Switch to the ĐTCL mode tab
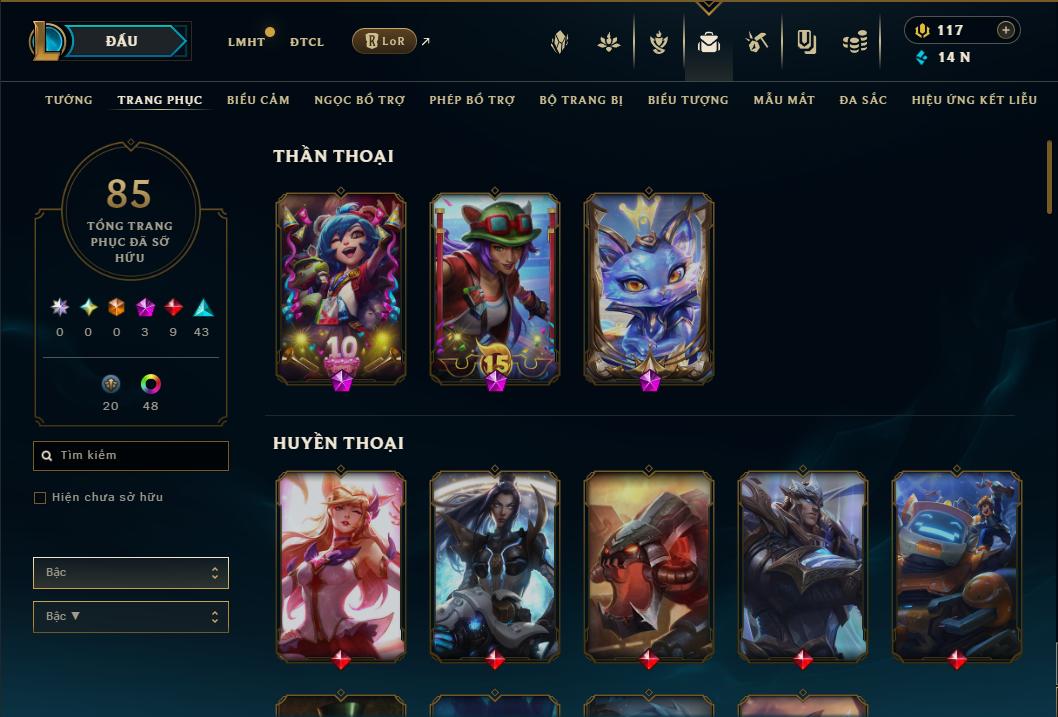This screenshot has height=717, width=1058. (x=307, y=42)
